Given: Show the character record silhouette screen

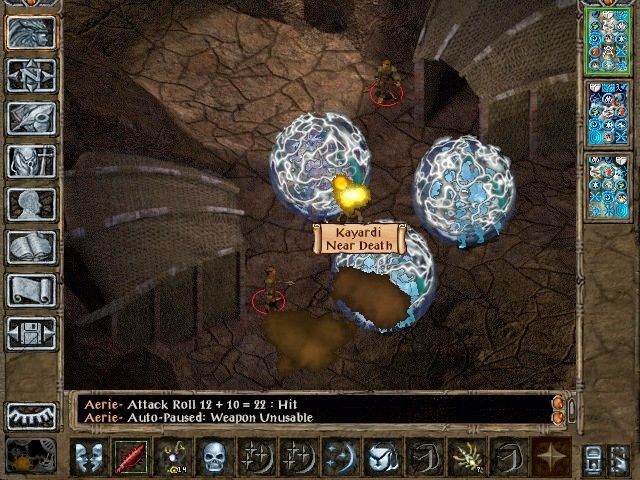Looking at the screenshot, I should pyautogui.click(x=31, y=204).
